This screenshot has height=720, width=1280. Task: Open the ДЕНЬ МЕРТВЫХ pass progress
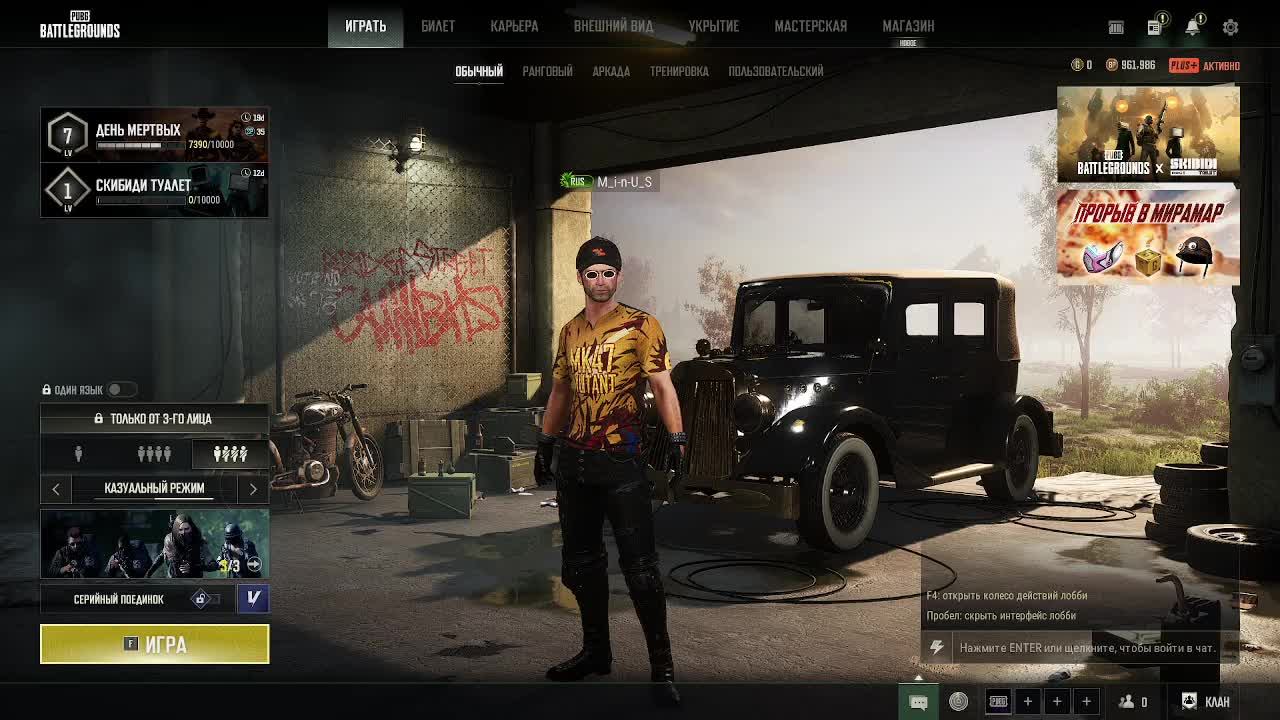tap(155, 135)
